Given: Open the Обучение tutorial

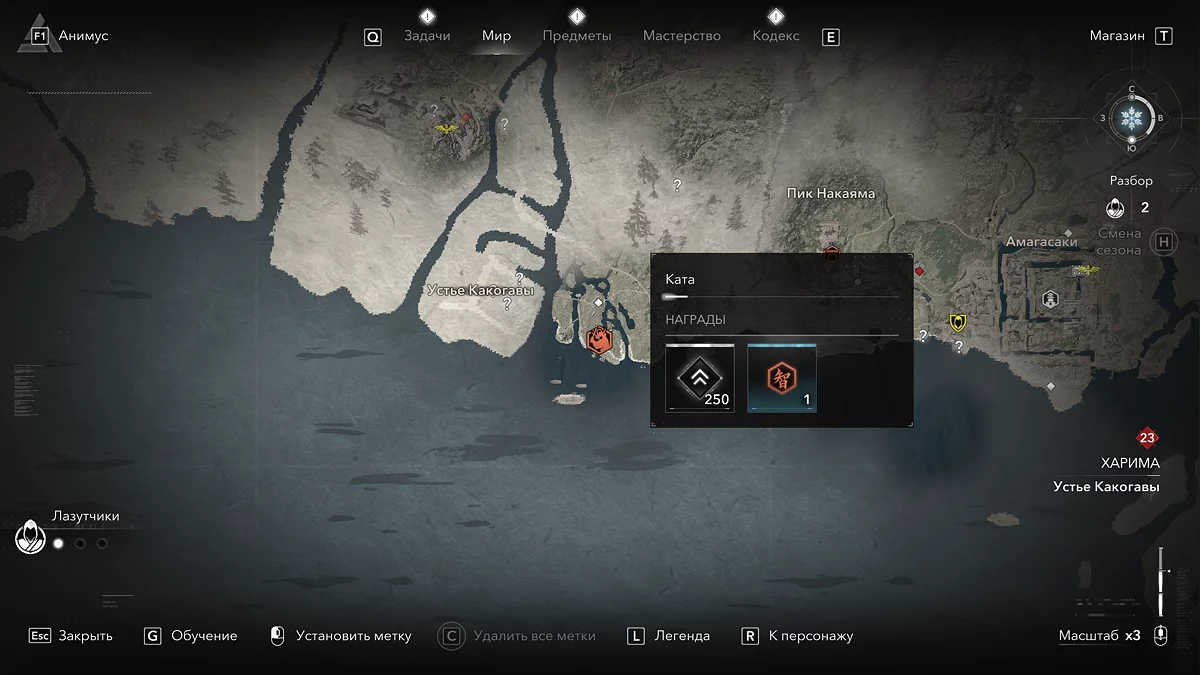Looking at the screenshot, I should (x=204, y=636).
